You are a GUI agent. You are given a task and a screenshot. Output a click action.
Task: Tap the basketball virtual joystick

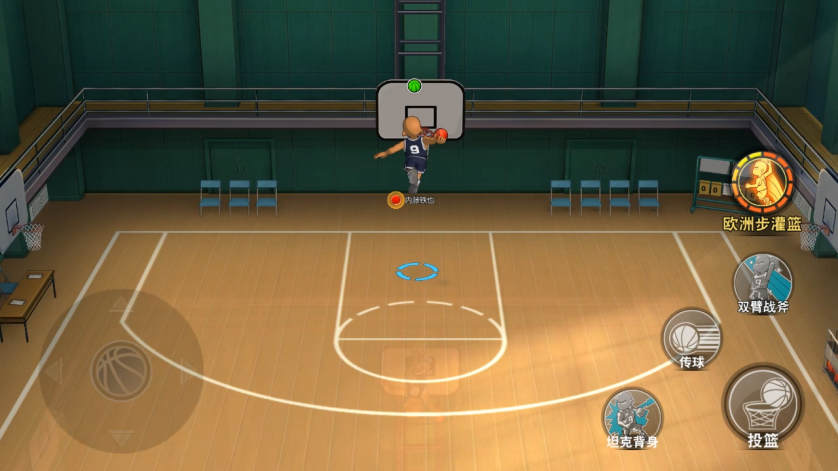coord(121,371)
